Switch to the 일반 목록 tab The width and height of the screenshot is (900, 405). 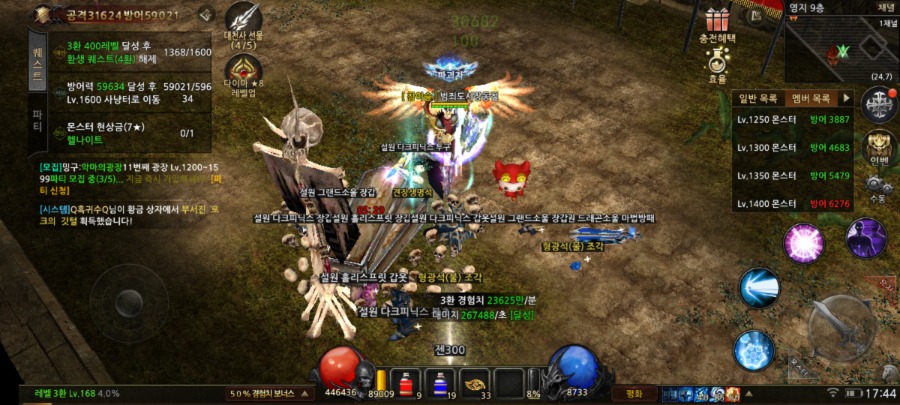[x=757, y=98]
